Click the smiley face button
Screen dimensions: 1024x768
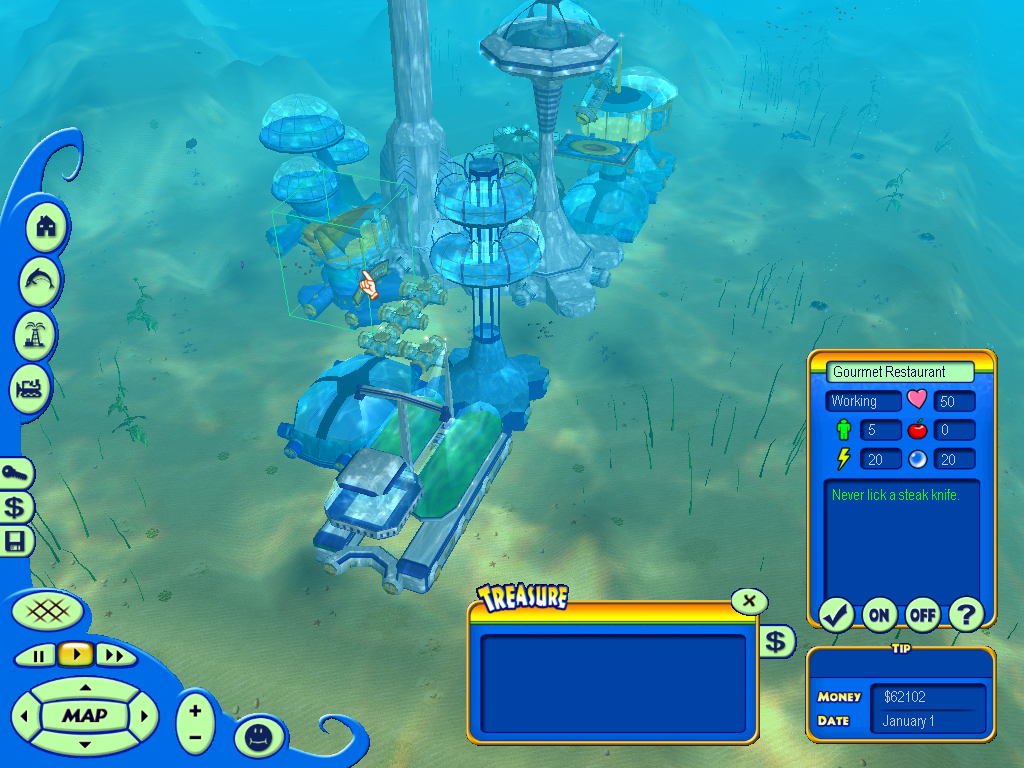click(x=257, y=736)
